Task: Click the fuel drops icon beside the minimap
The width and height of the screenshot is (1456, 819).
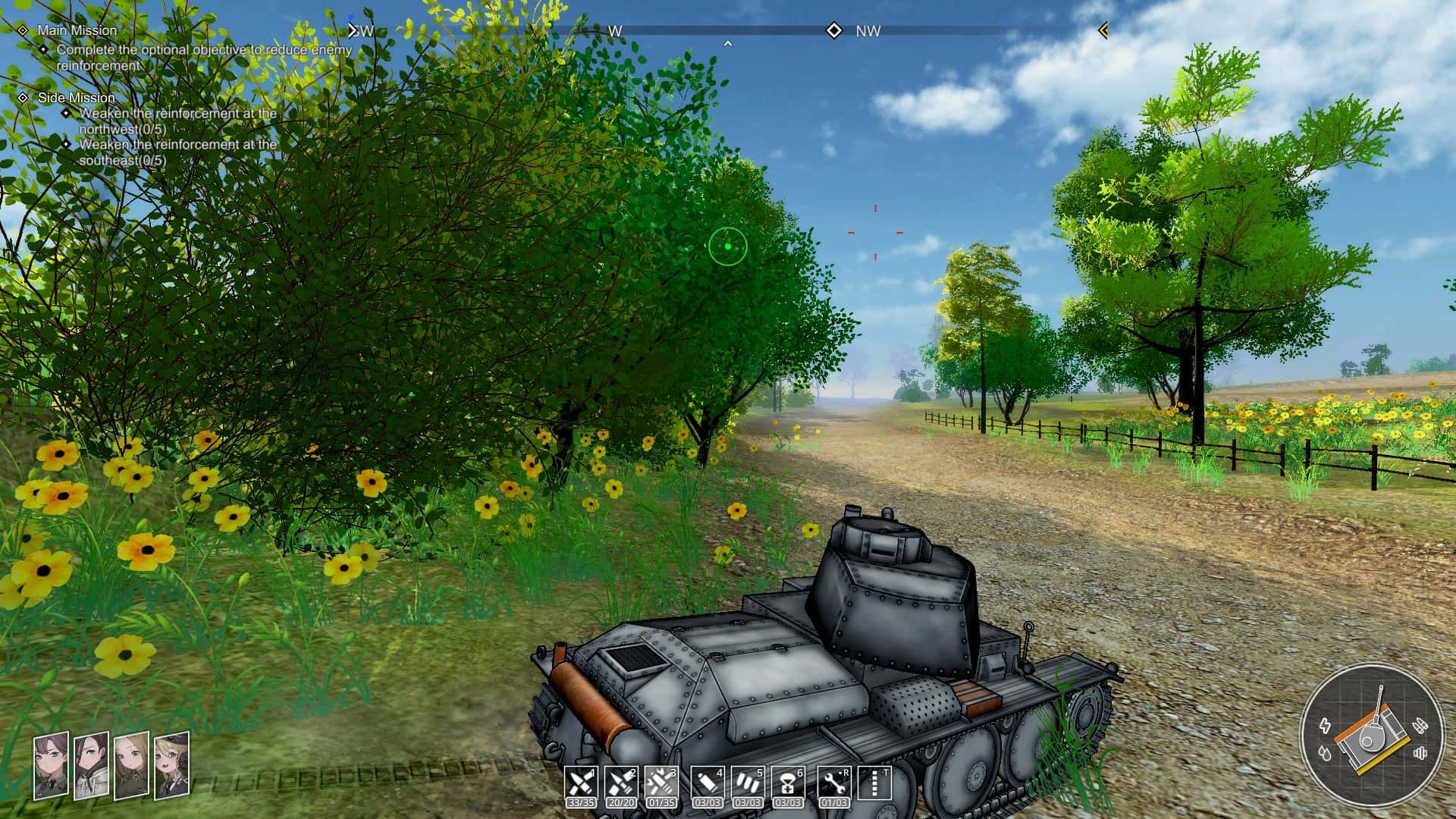Action: coord(1325,753)
